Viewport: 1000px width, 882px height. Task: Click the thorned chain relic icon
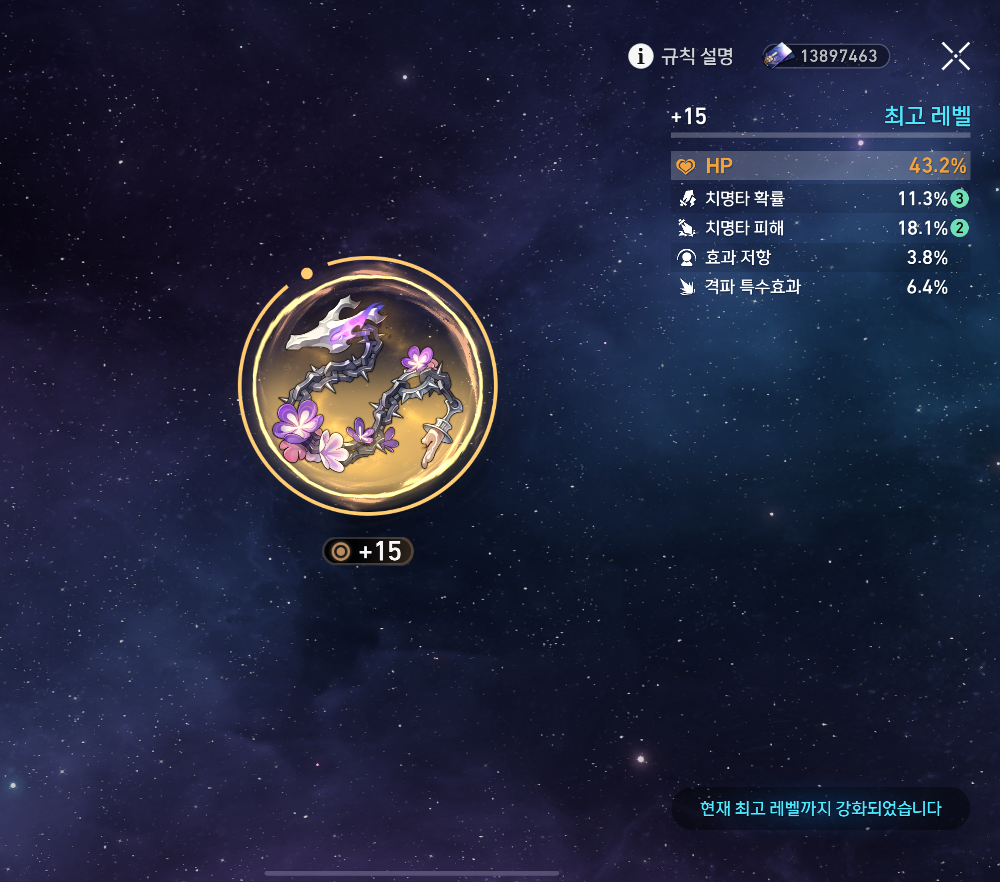click(368, 385)
